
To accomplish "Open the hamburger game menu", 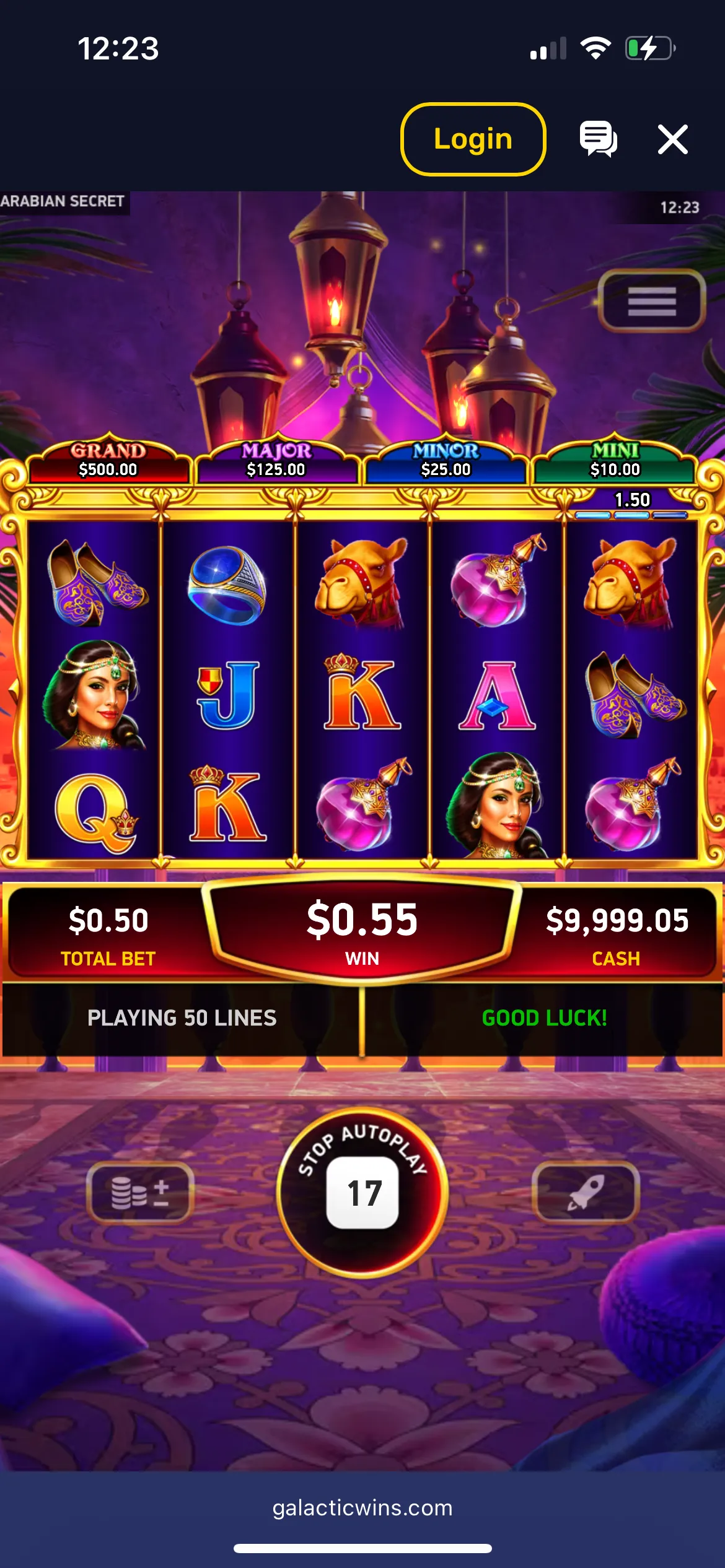I will tap(651, 302).
